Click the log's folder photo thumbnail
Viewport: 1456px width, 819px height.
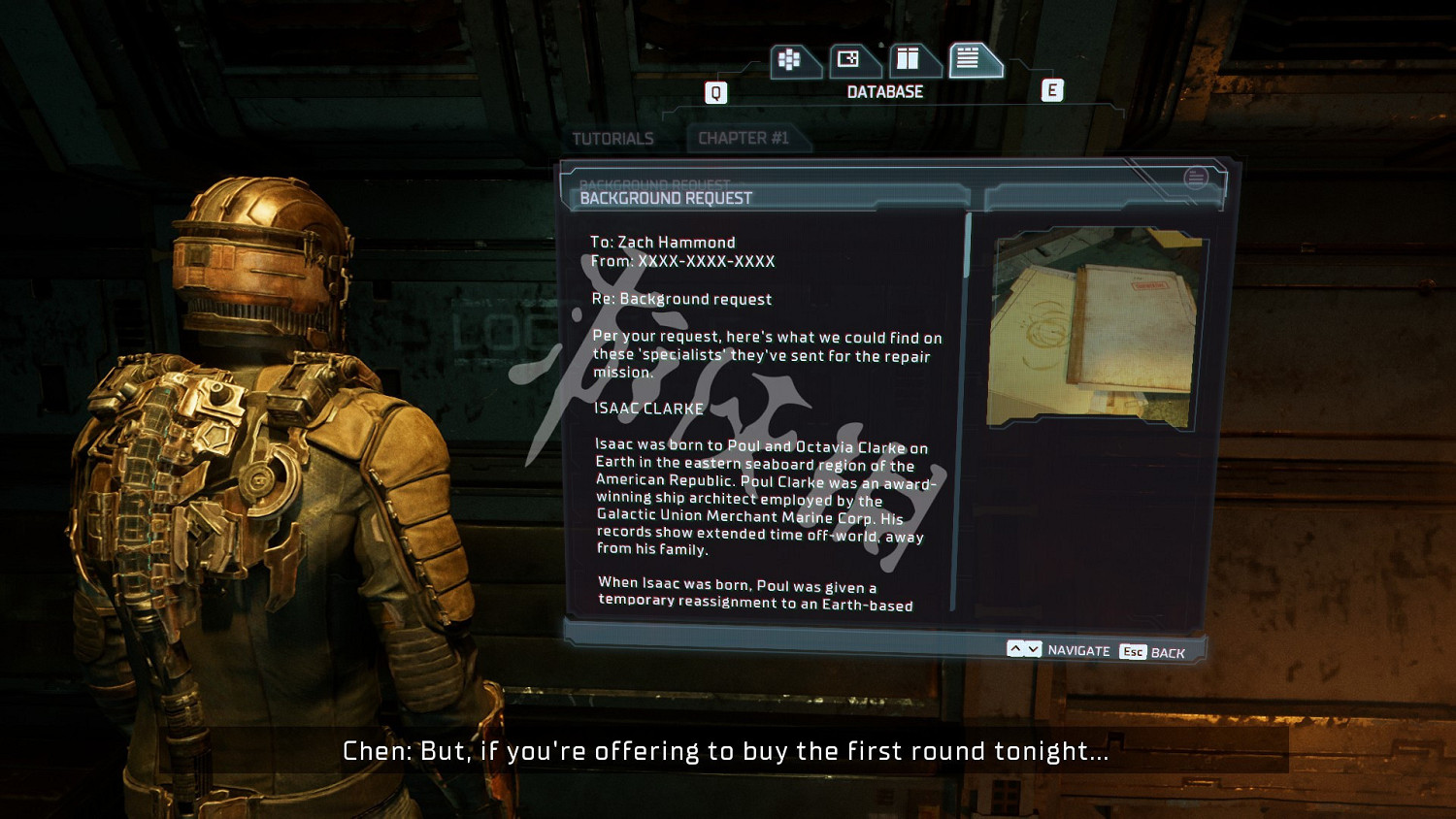pos(1094,328)
